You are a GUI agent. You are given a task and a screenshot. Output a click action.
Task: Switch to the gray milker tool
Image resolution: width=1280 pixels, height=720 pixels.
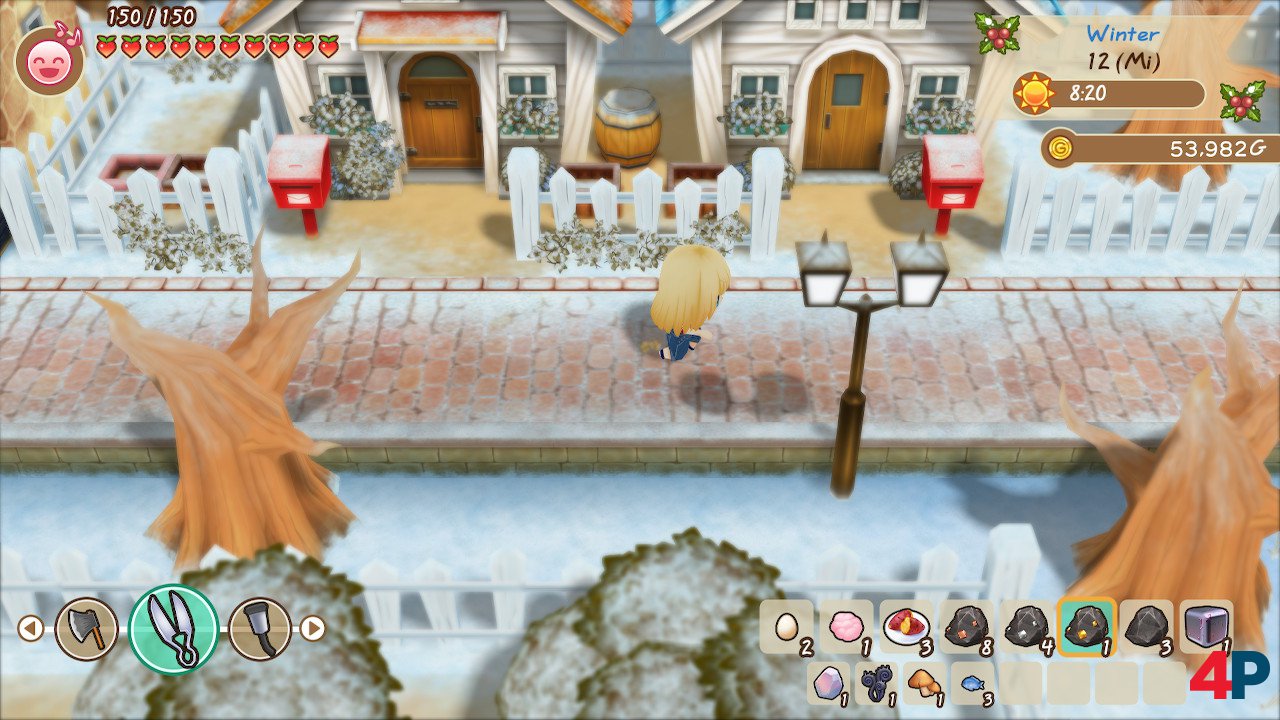260,628
